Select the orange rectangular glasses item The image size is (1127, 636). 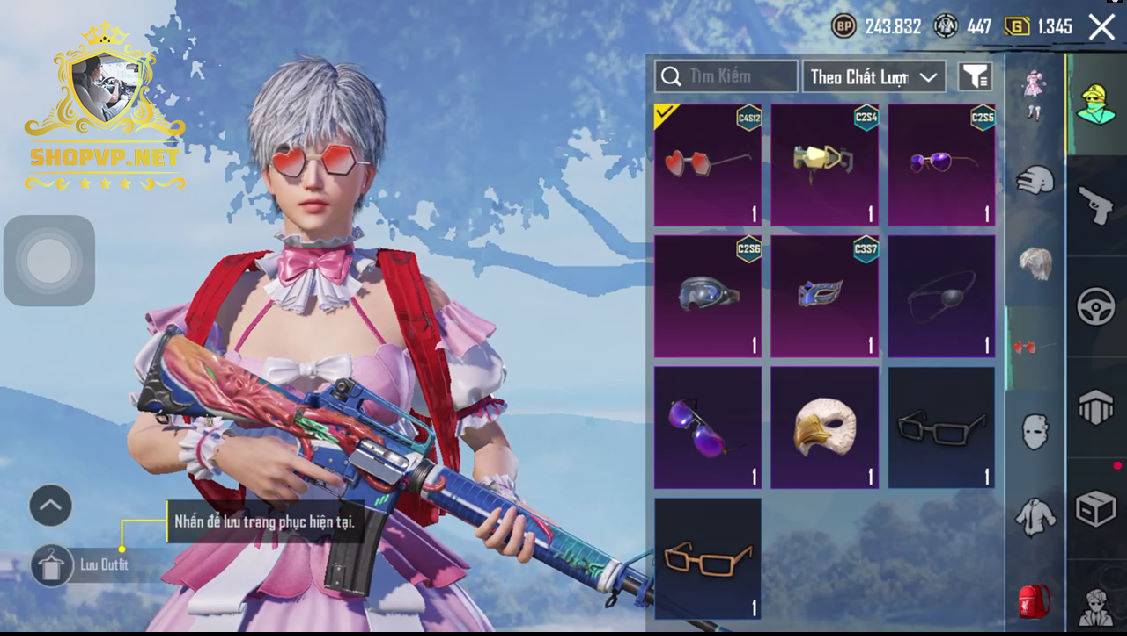pyautogui.click(x=707, y=559)
